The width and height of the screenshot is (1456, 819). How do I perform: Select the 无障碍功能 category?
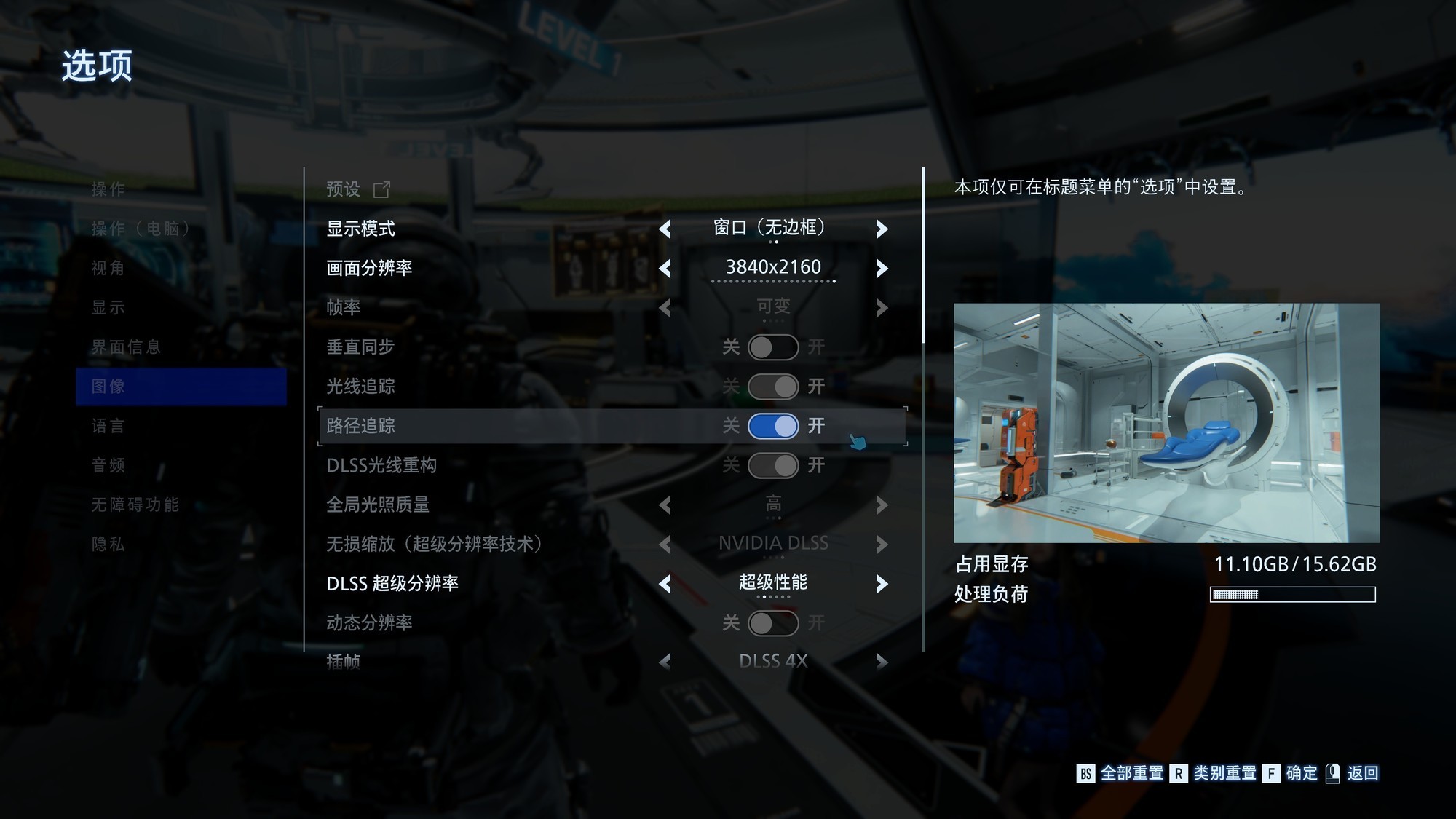[x=135, y=505]
